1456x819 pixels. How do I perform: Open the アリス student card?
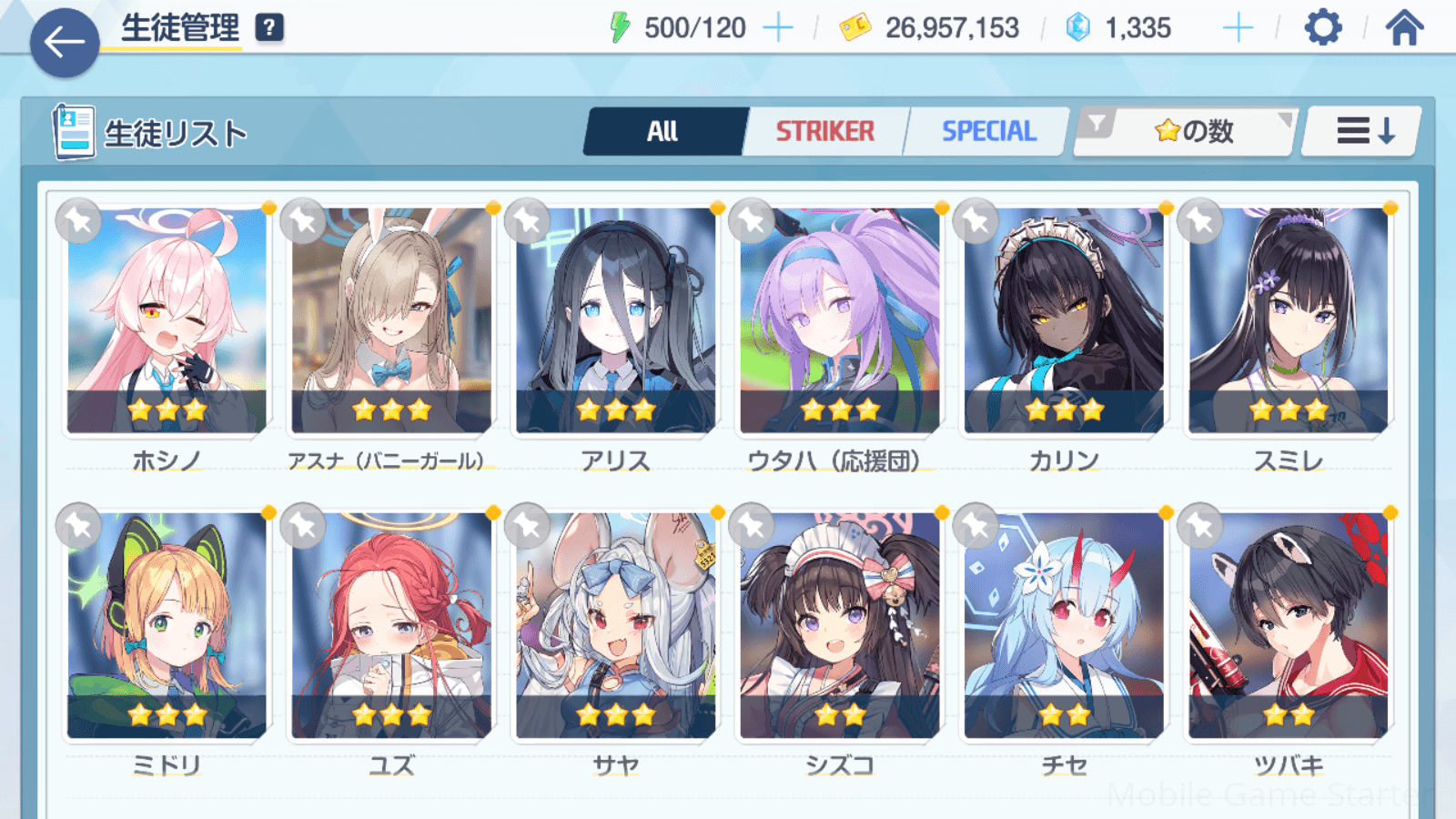tap(615, 320)
